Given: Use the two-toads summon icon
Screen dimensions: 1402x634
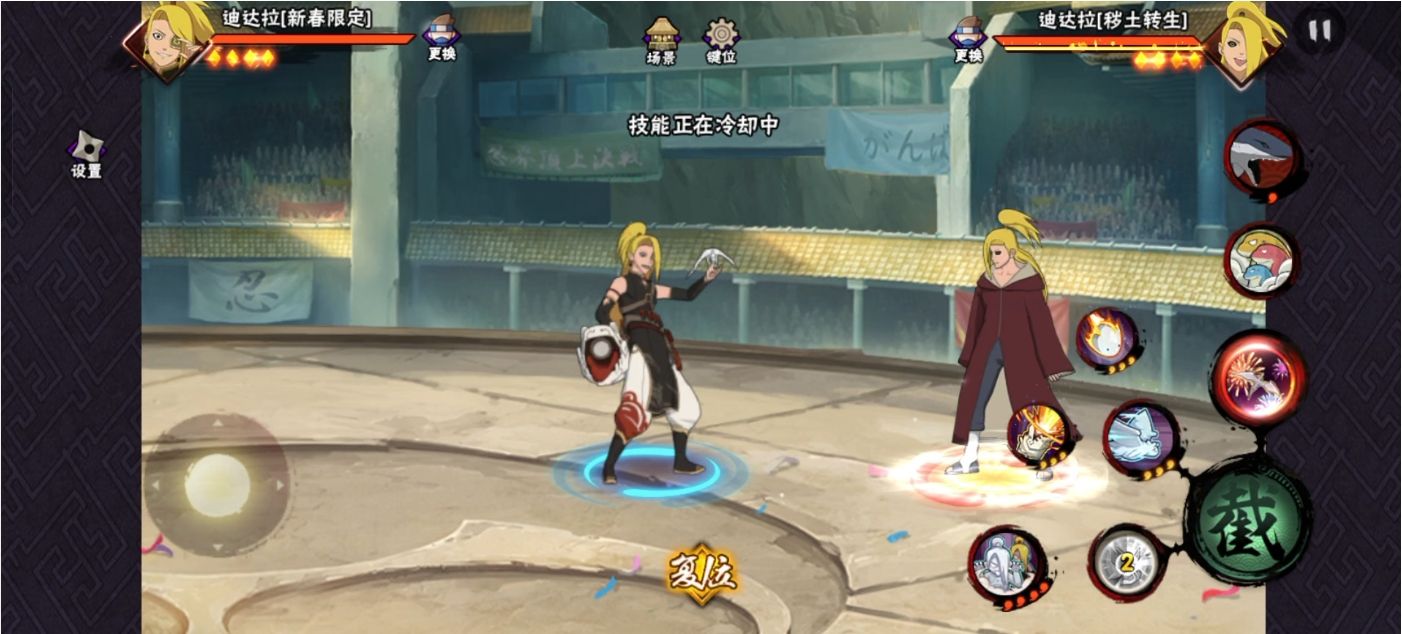Looking at the screenshot, I should 1260,260.
